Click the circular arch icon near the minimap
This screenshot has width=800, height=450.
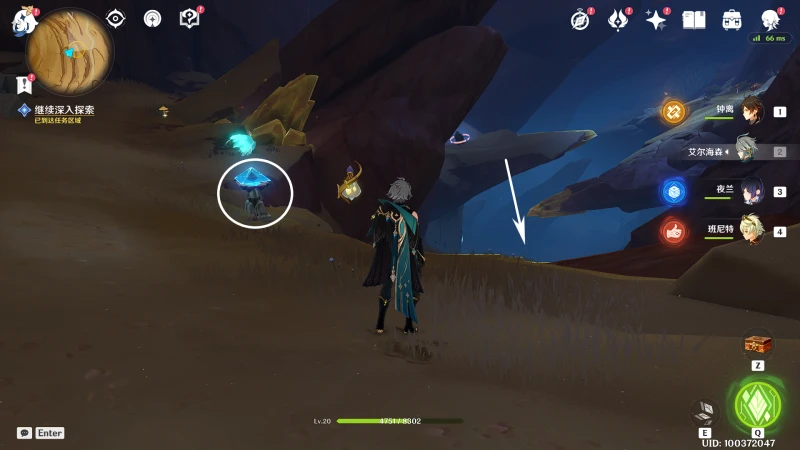coord(152,18)
